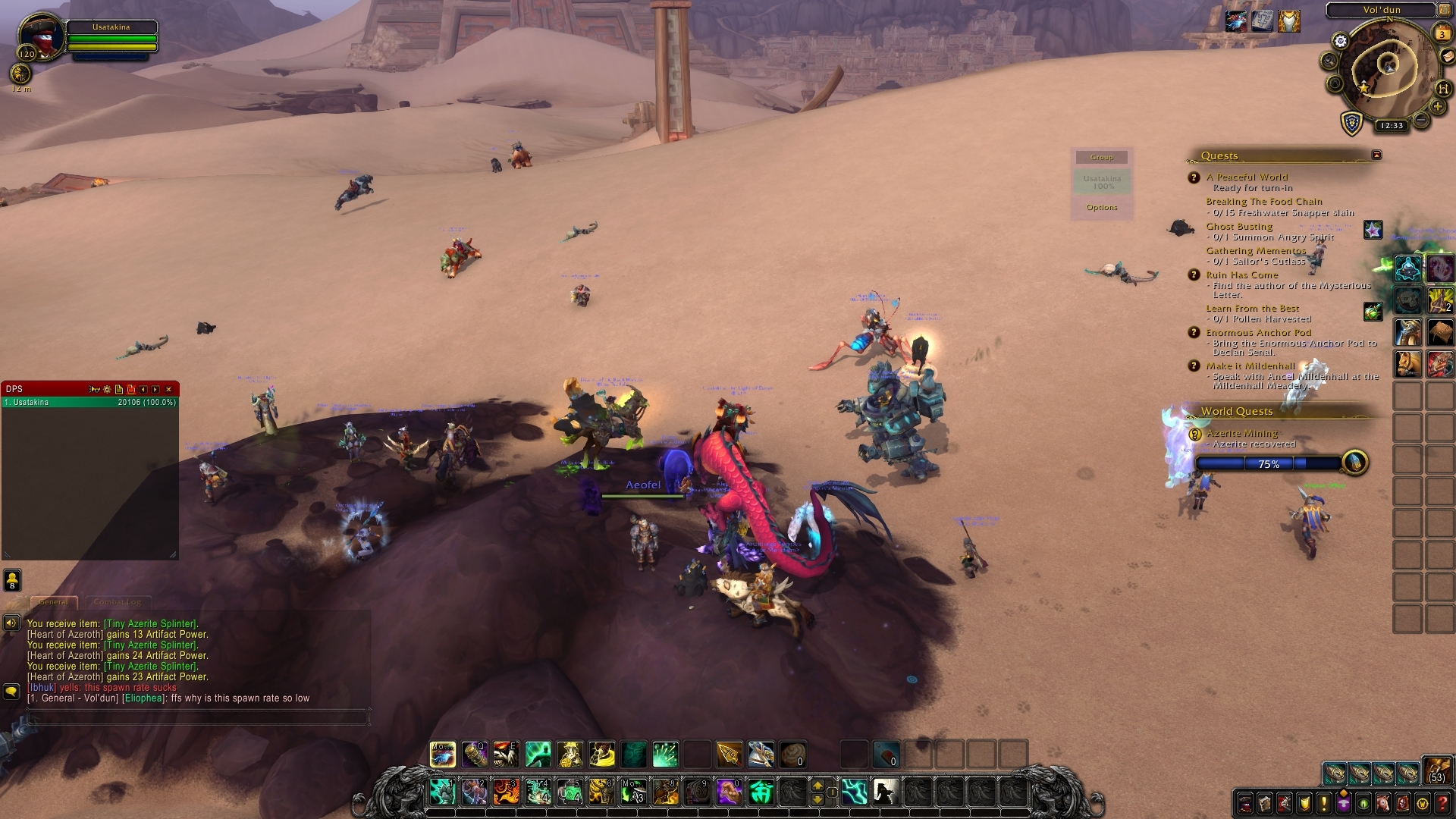This screenshot has height=819, width=1456.
Task: Click the Tiny Azerite Splinter item link in chat
Action: coord(149,623)
